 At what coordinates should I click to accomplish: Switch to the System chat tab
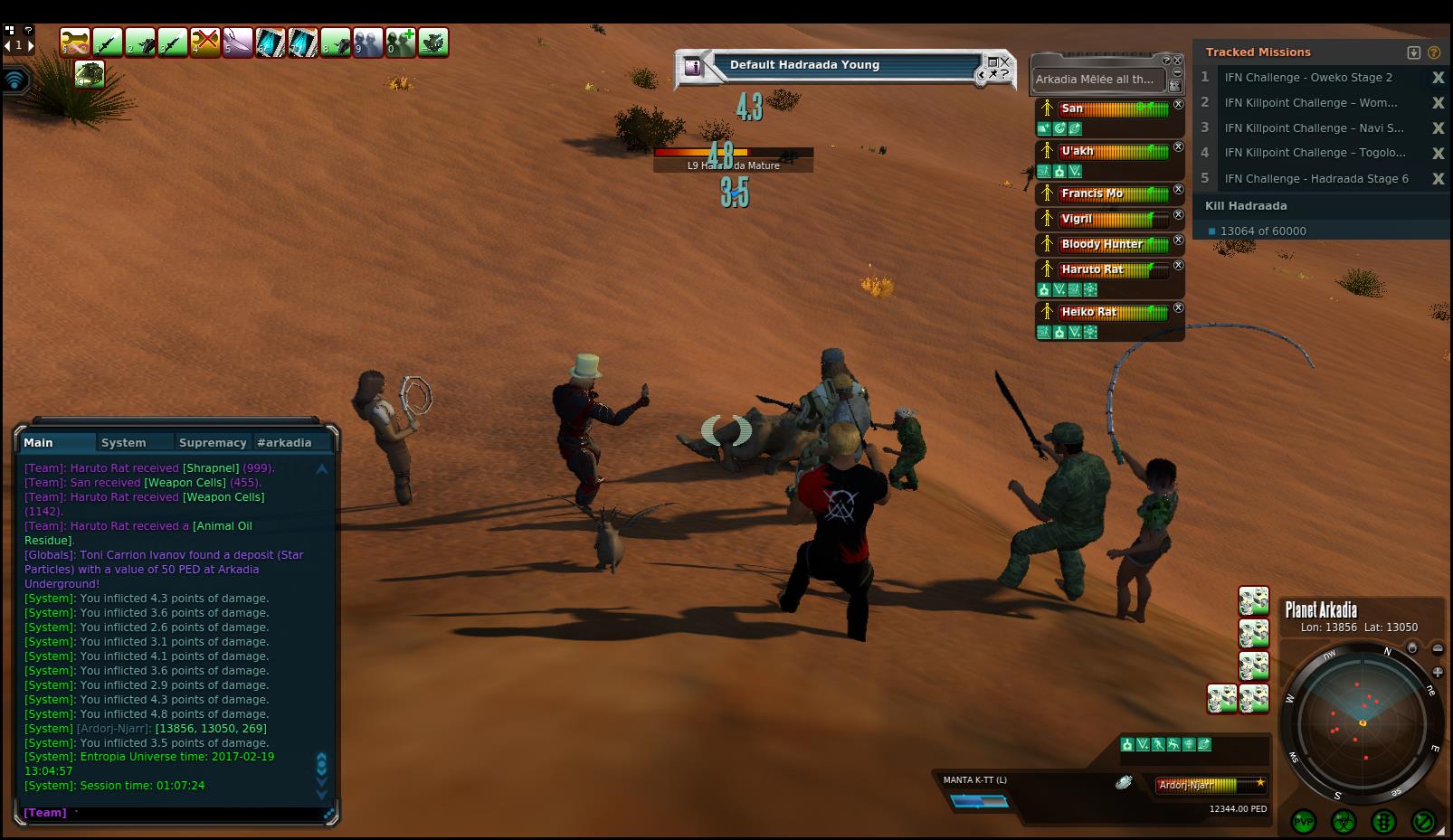pos(123,442)
